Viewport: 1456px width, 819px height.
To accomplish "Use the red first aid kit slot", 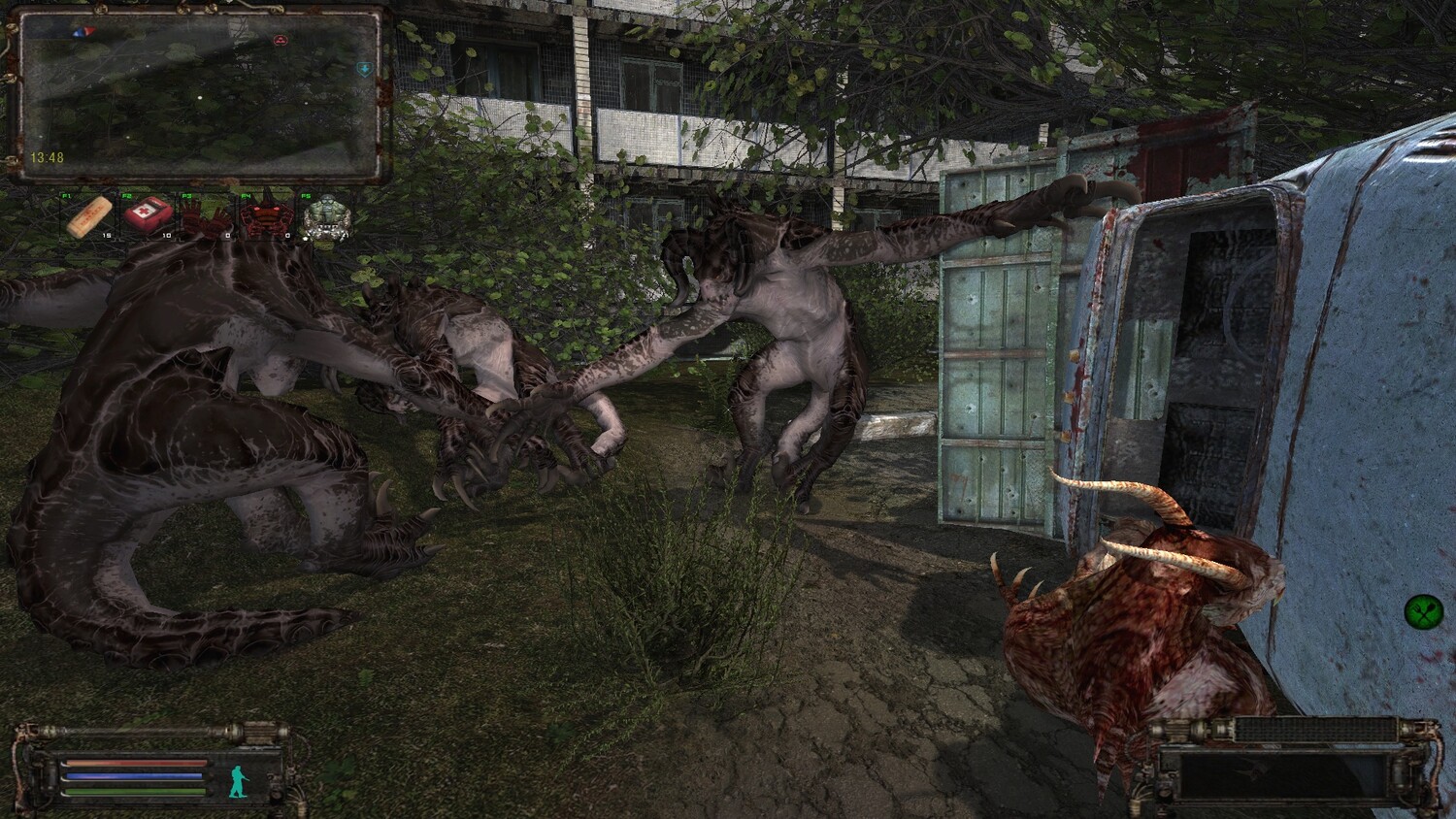I will tap(148, 215).
